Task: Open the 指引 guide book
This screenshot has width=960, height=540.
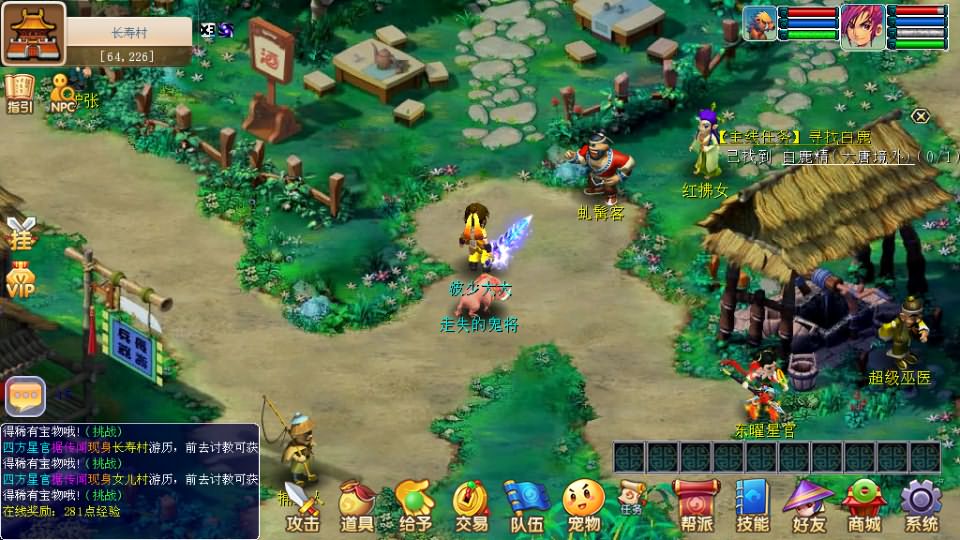Action: pos(19,93)
